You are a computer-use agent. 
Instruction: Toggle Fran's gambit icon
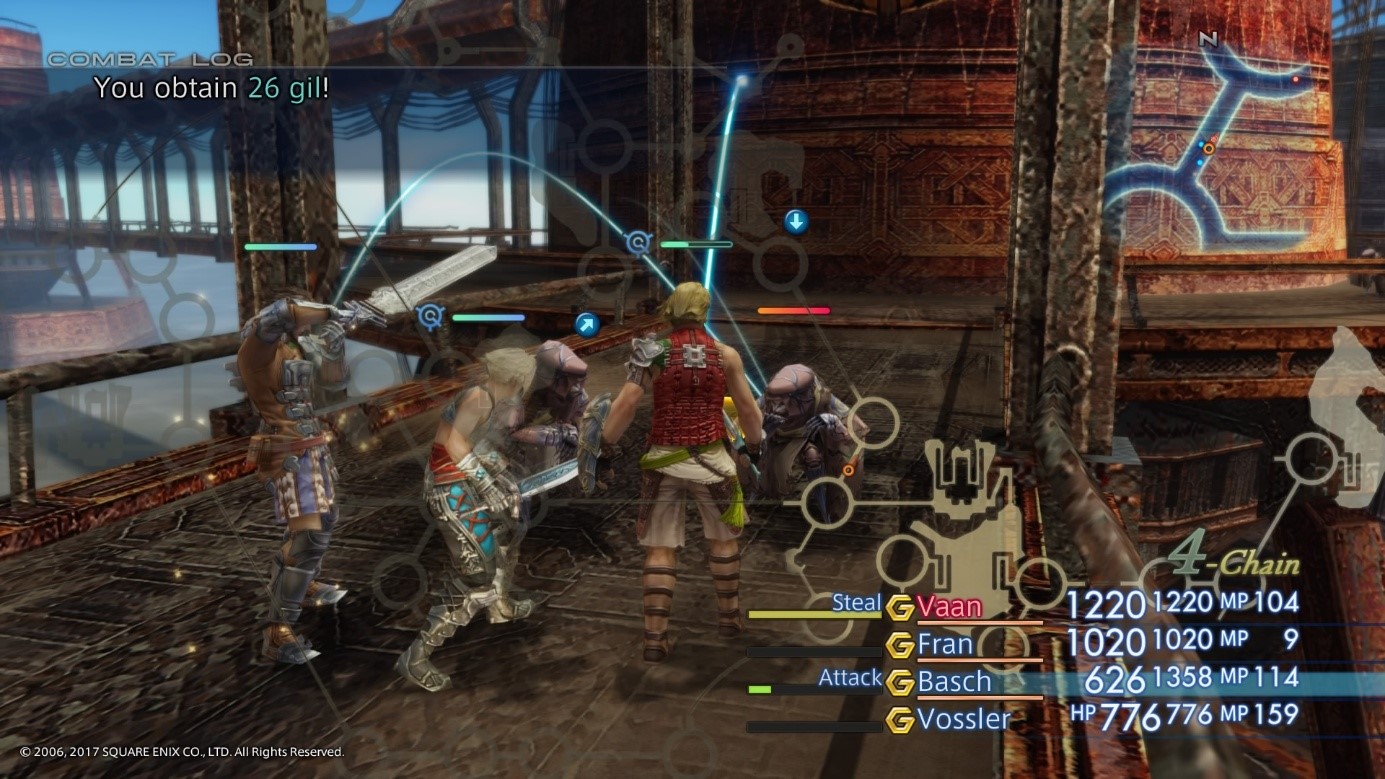tap(900, 645)
